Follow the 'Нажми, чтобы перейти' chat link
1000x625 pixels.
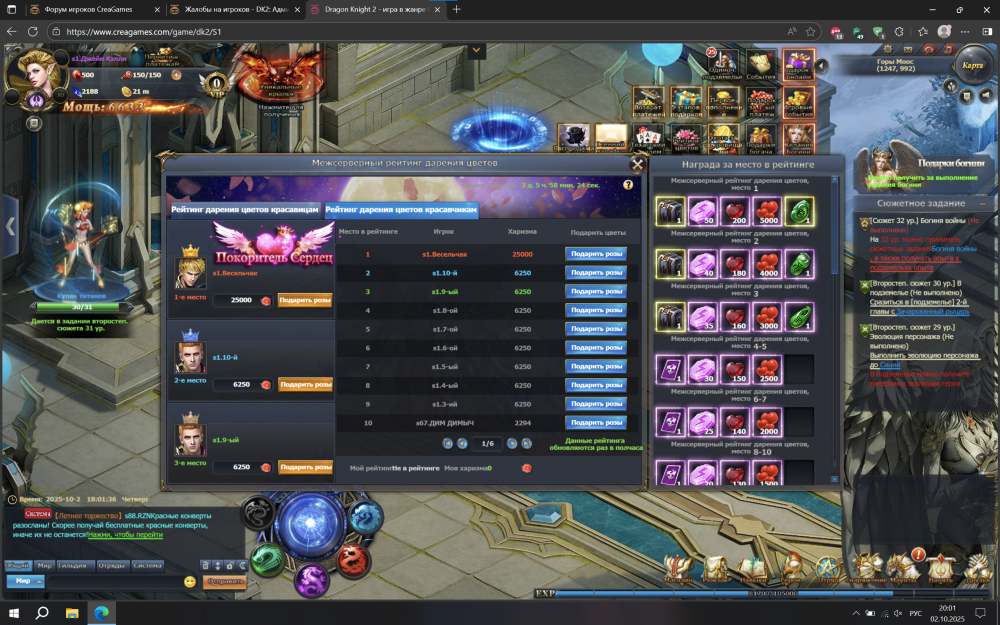(125, 535)
